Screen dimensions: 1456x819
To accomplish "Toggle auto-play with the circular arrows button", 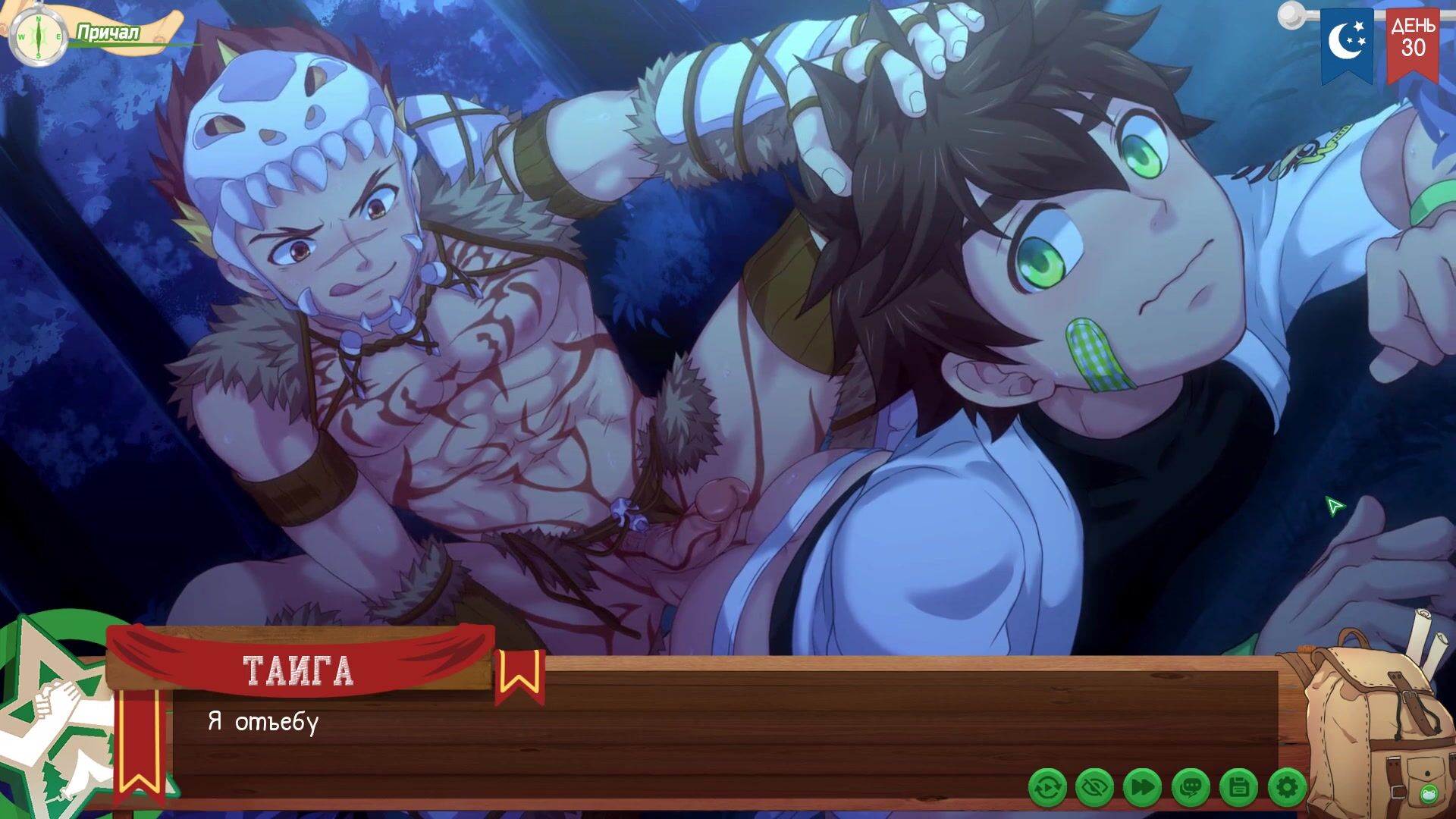I will 1047,789.
